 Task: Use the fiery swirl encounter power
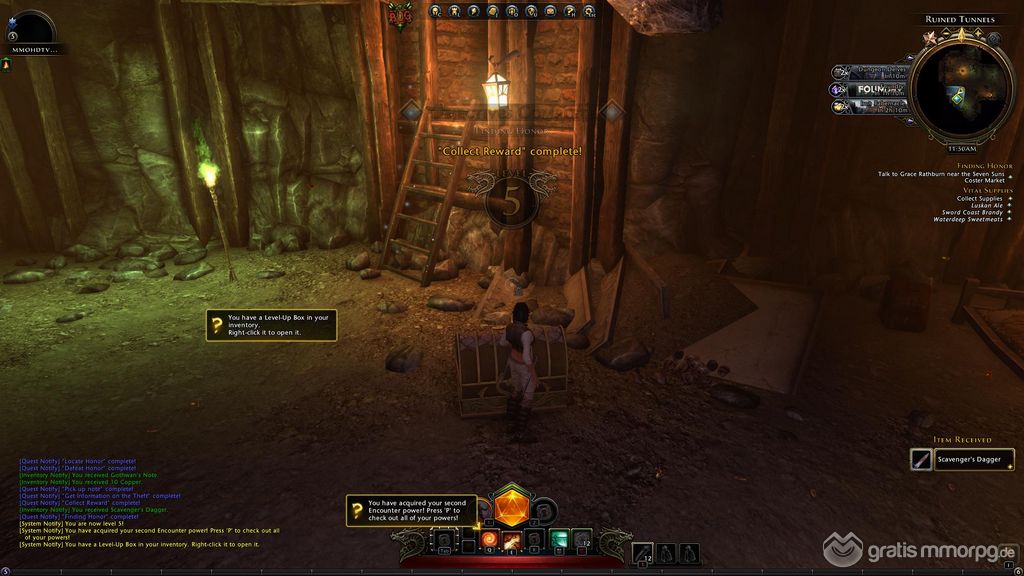[x=490, y=539]
